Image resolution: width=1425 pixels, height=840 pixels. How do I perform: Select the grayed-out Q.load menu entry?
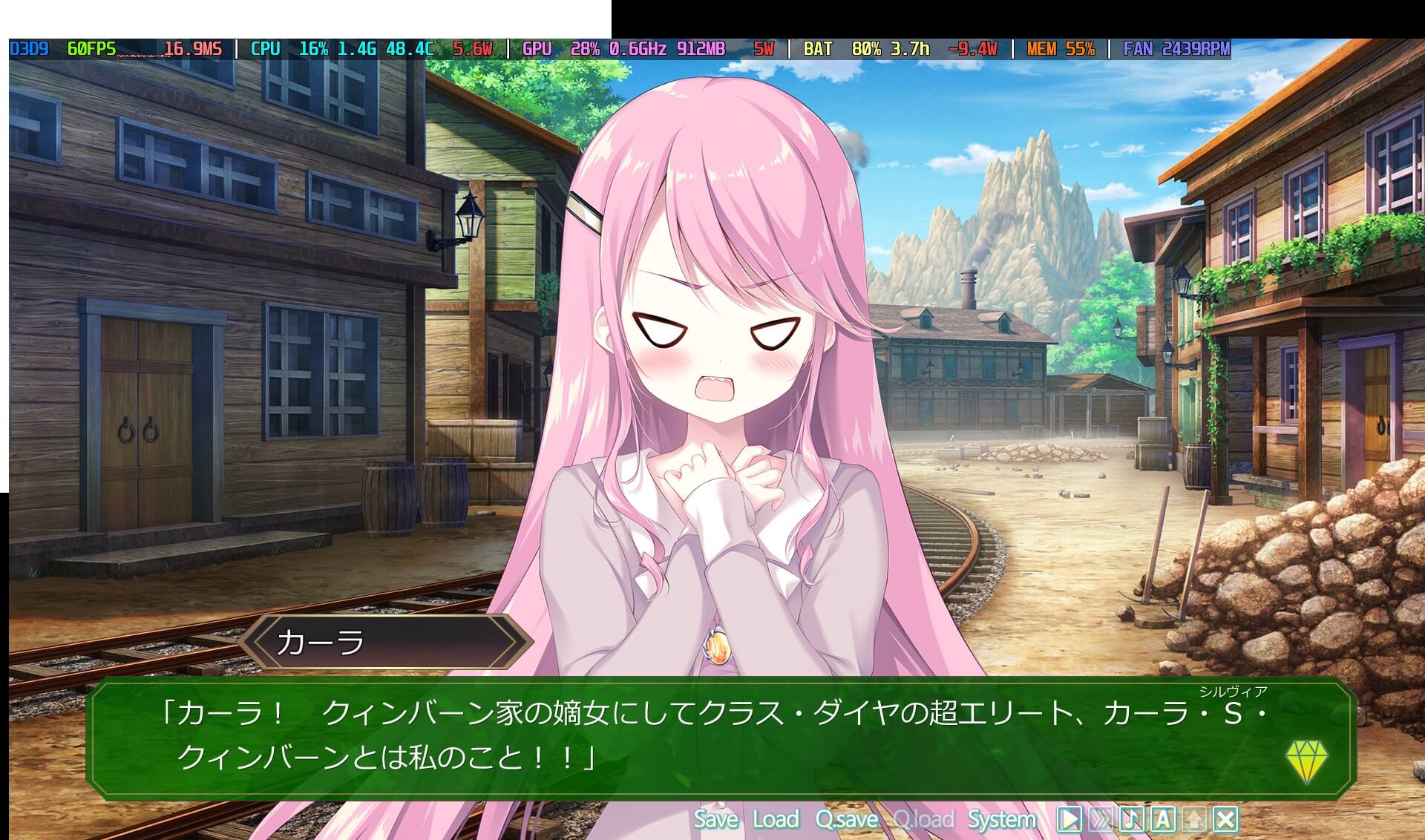pyautogui.click(x=924, y=819)
